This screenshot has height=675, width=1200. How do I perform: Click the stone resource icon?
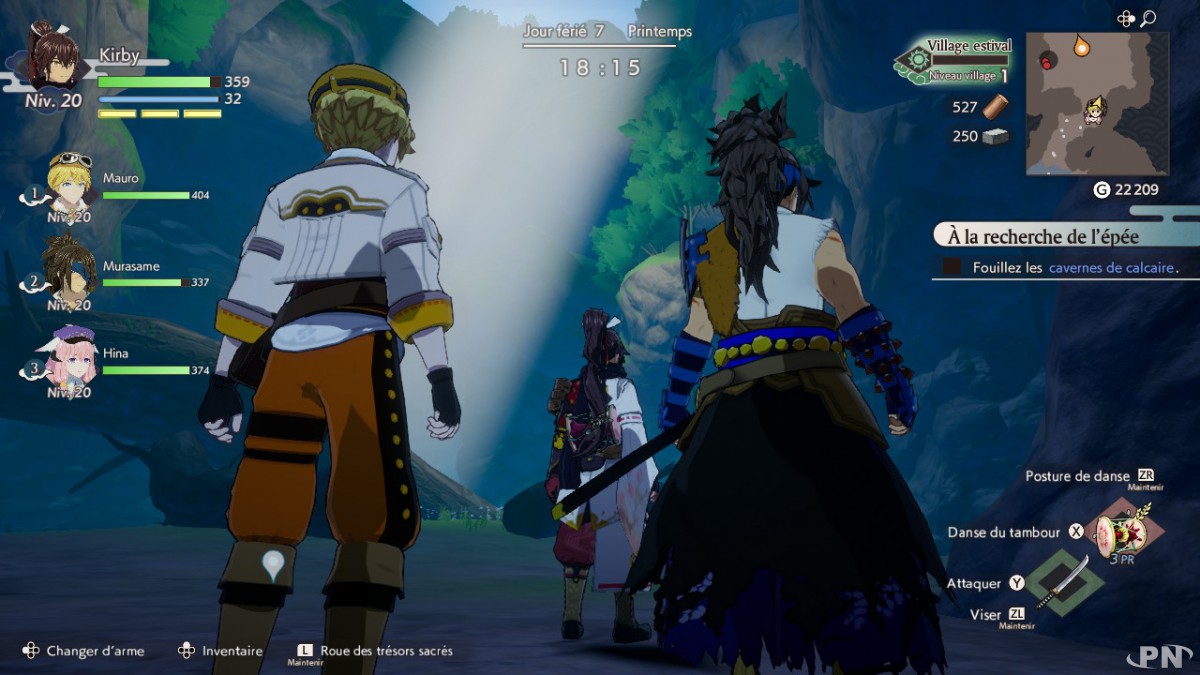coord(996,136)
